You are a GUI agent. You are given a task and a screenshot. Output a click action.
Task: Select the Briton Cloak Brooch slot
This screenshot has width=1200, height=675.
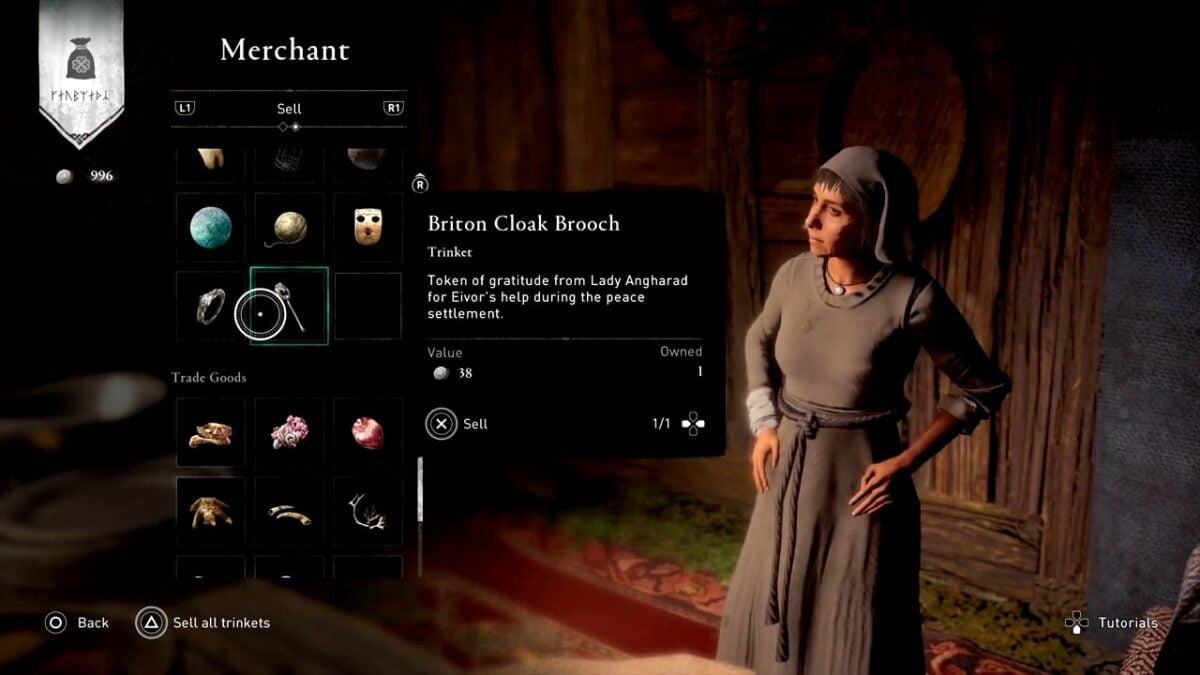point(289,306)
